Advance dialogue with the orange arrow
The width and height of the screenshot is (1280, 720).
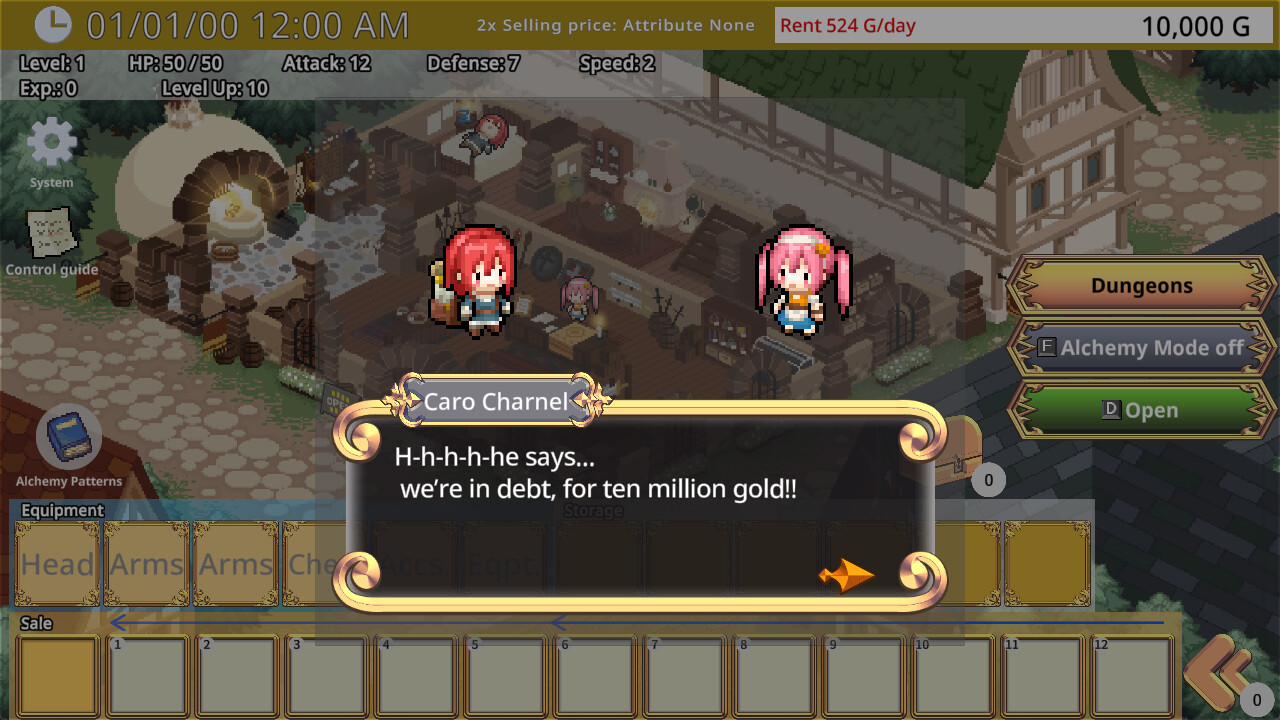(845, 573)
